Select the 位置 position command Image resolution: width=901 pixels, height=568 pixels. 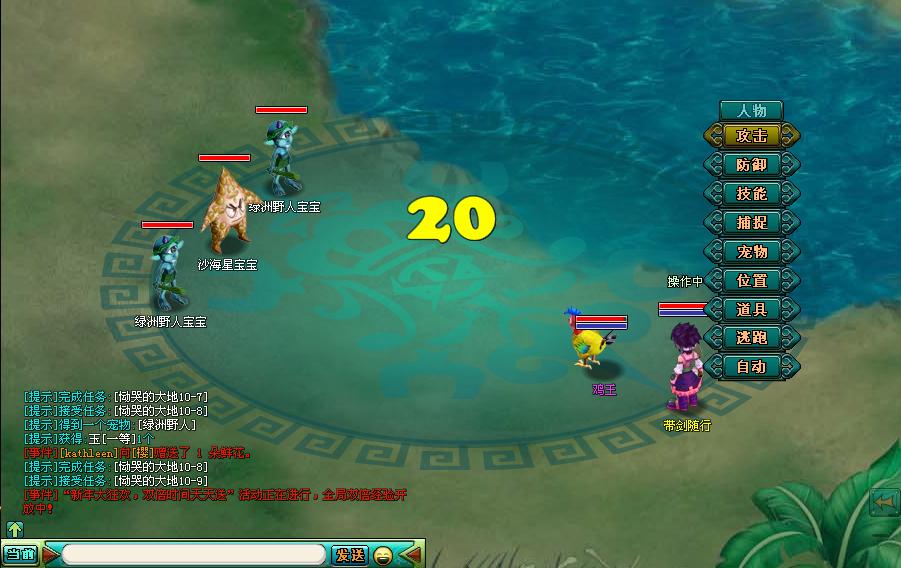click(x=752, y=281)
